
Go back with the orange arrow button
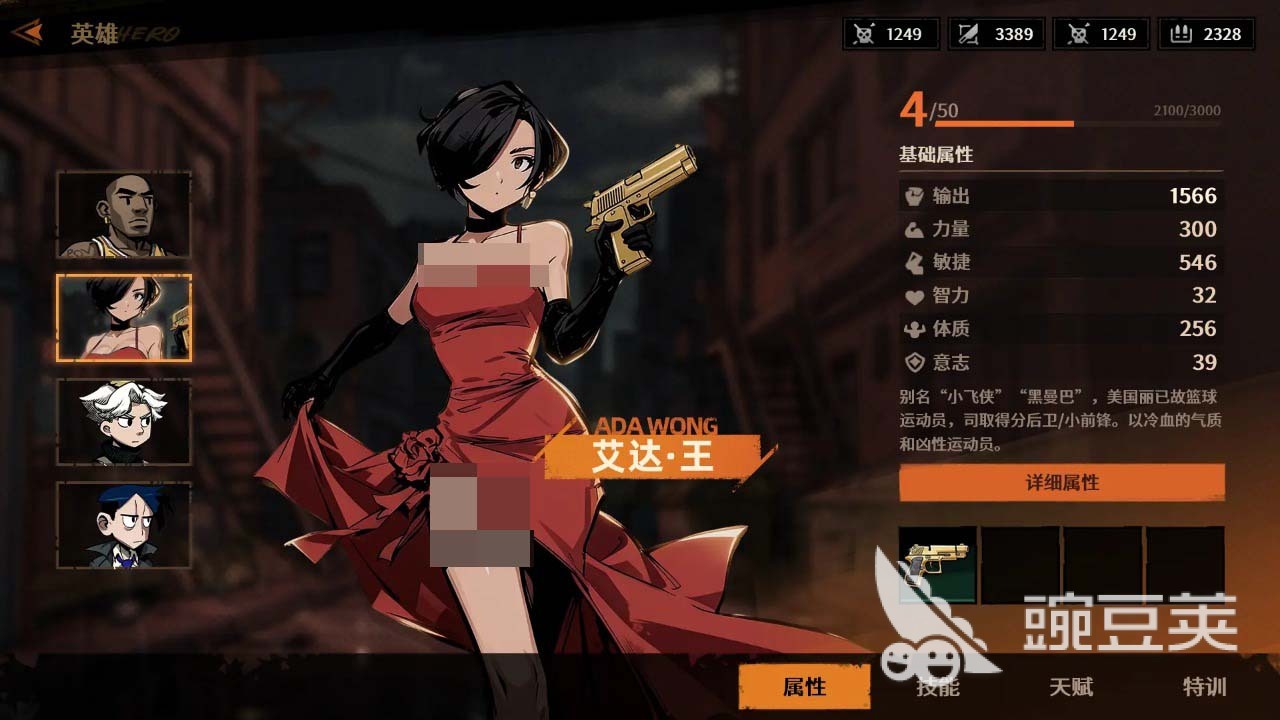point(27,33)
